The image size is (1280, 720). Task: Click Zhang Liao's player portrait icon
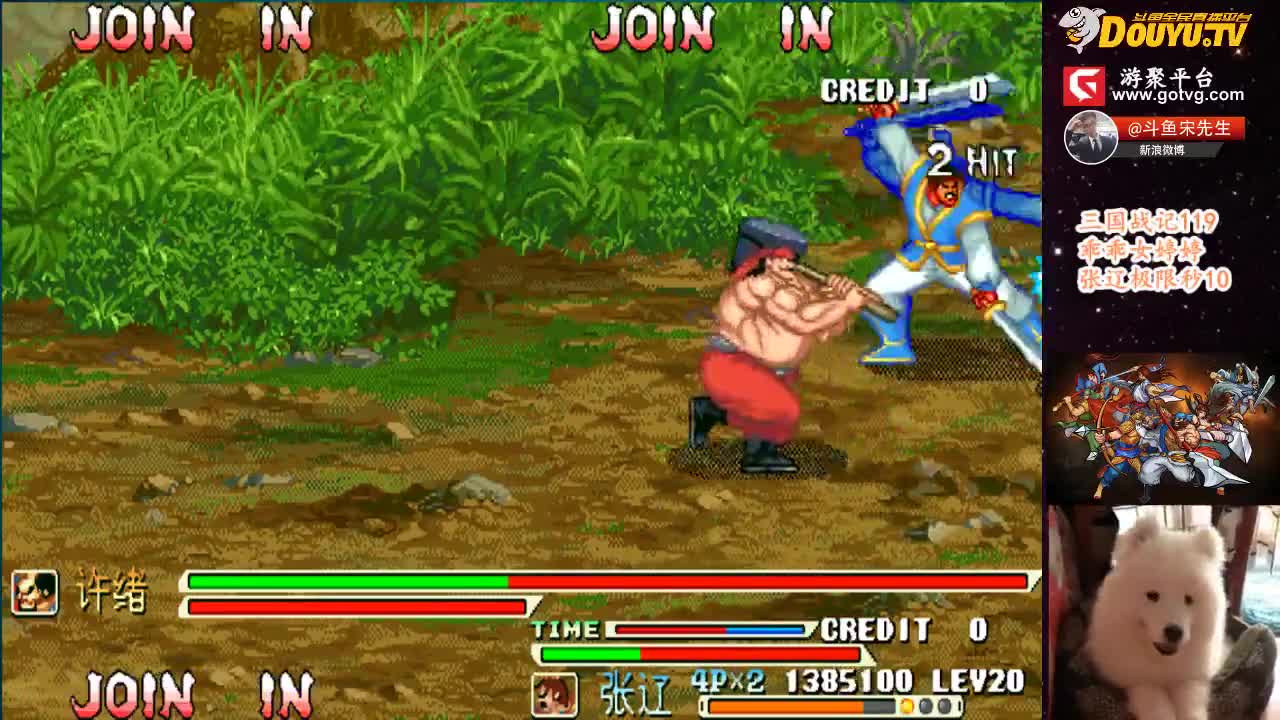coord(553,694)
